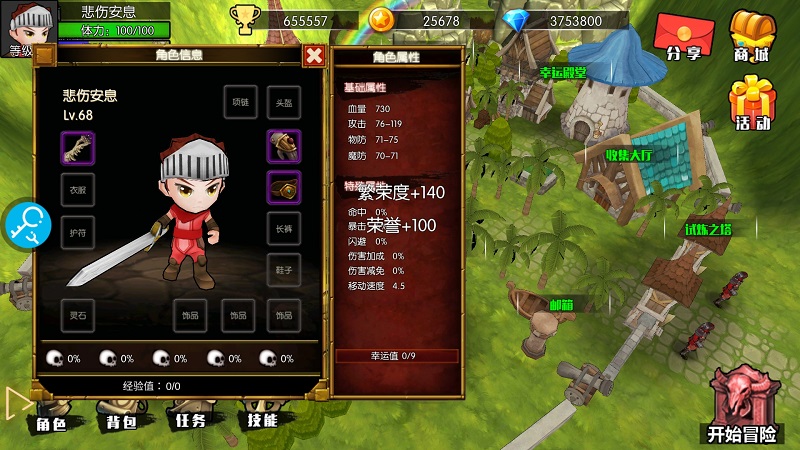Select the equipped belt slot

[x=284, y=187]
